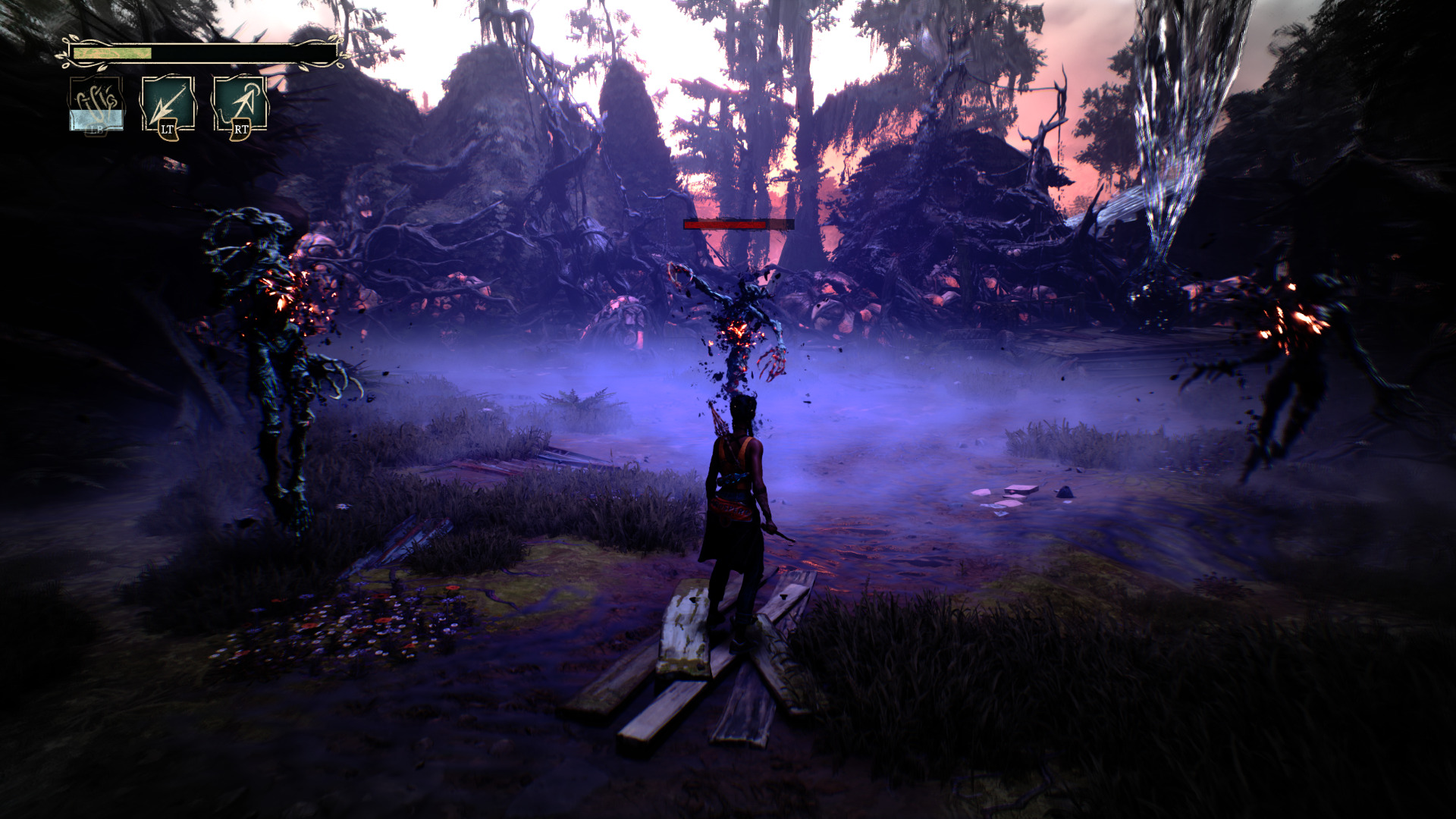Viewport: 1456px width, 819px height.
Task: Use the upward arrow with crescent ability
Action: click(240, 104)
